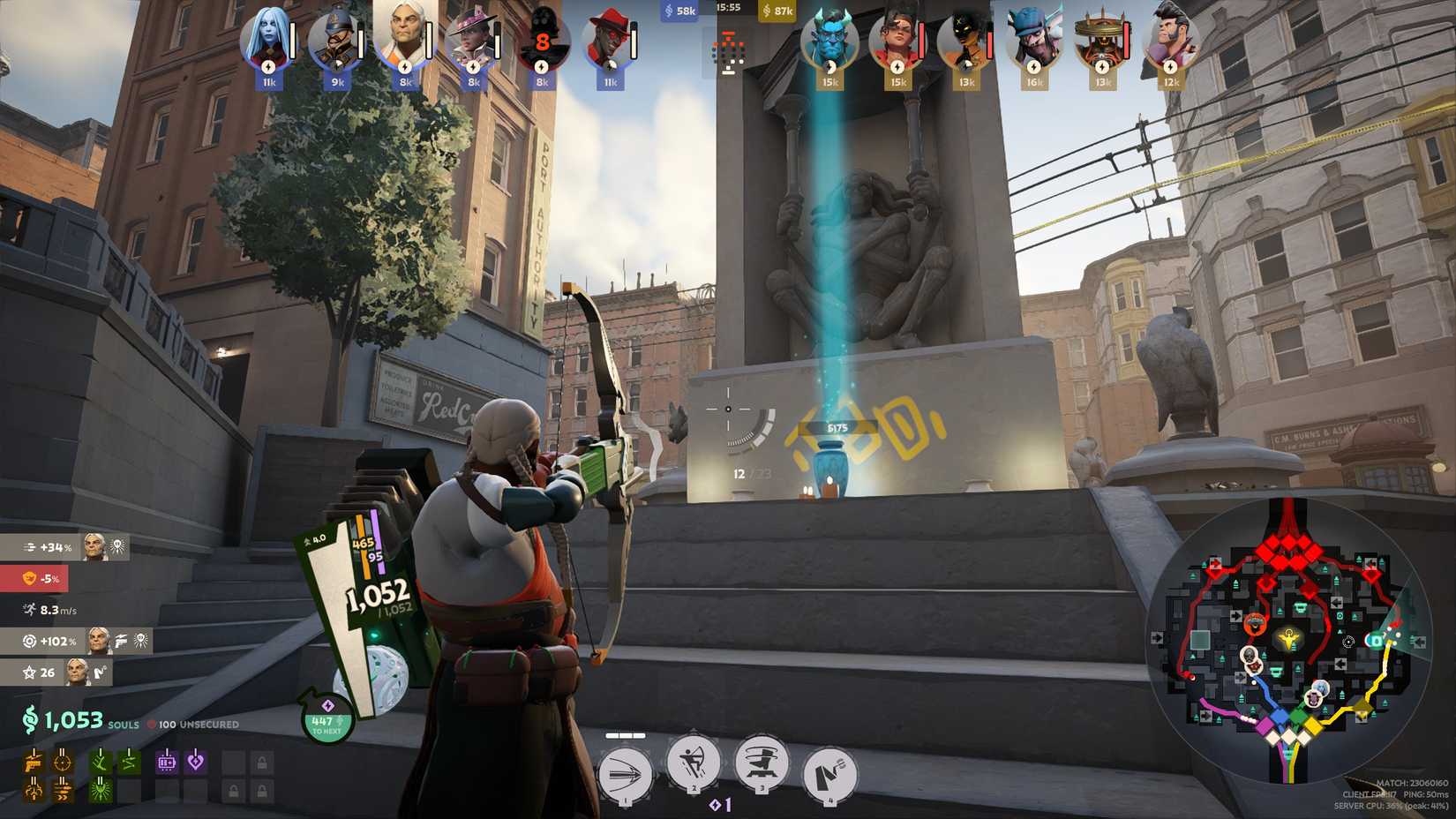Click the locked item slot with padlock
Screen dimensions: 1456x819
pyautogui.click(x=261, y=763)
